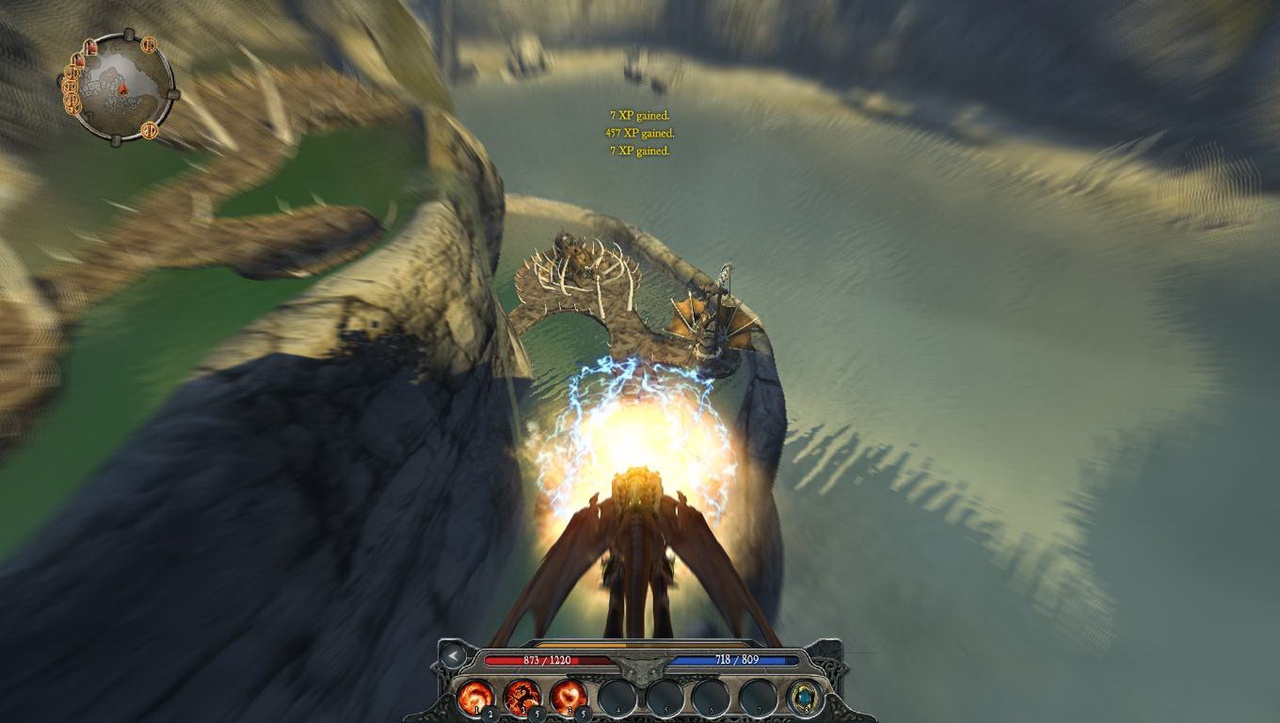Activate the dragon breath skill in slot 2

(x=522, y=696)
